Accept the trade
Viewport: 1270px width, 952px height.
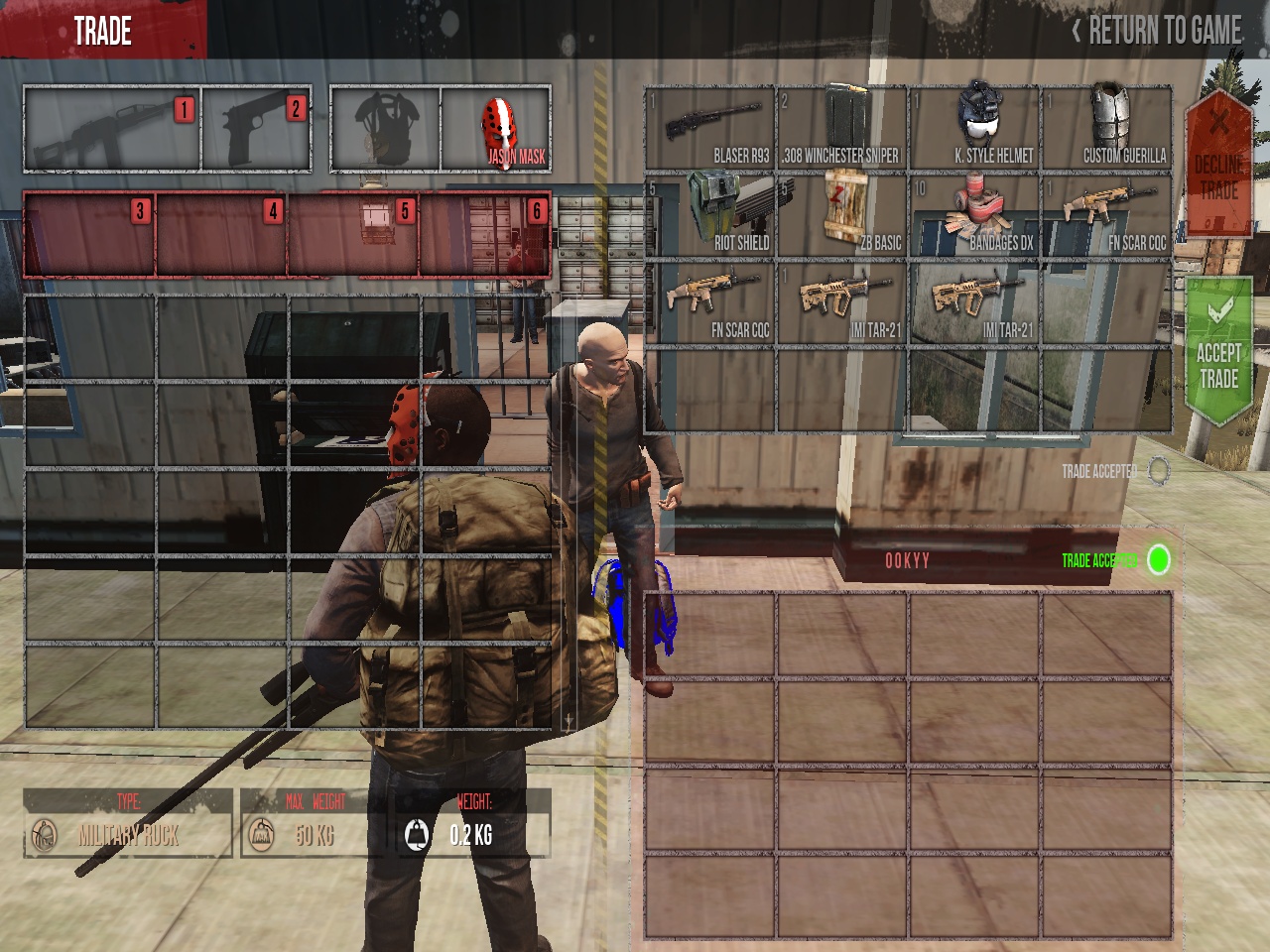1218,353
